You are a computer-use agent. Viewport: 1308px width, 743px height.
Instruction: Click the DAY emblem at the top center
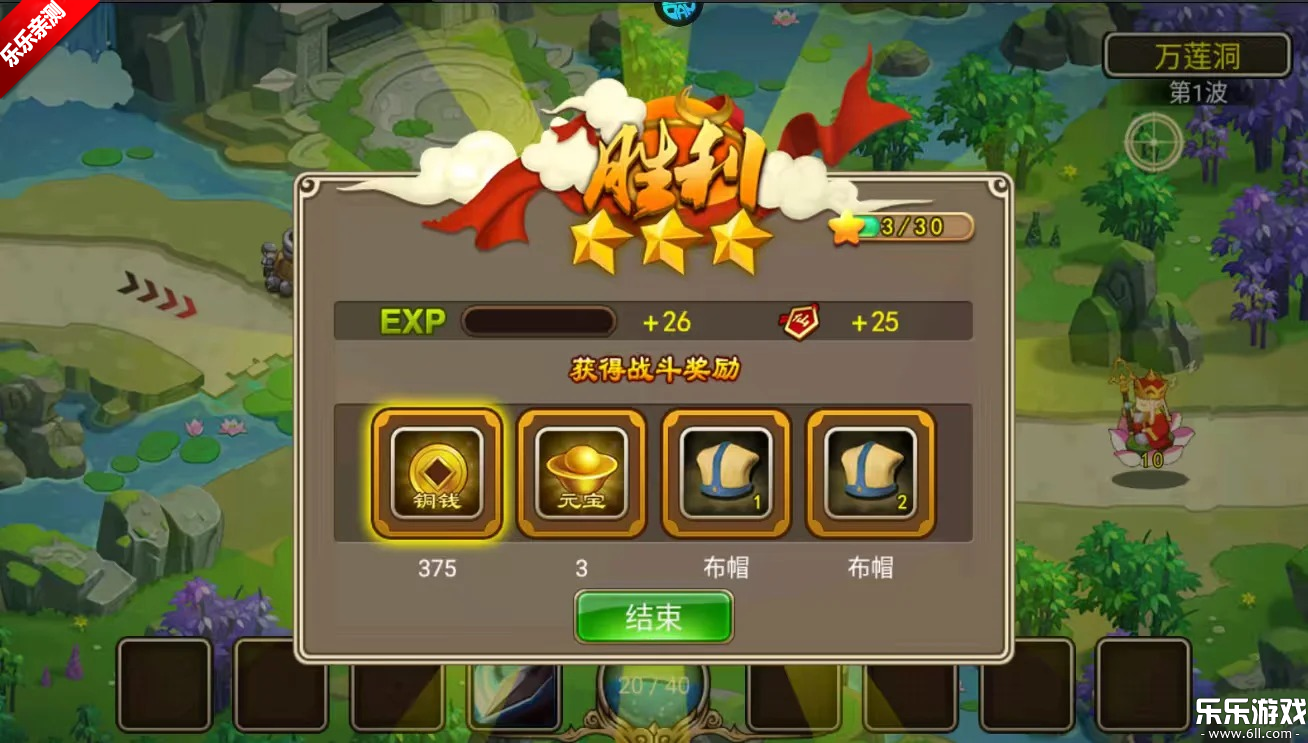point(678,10)
